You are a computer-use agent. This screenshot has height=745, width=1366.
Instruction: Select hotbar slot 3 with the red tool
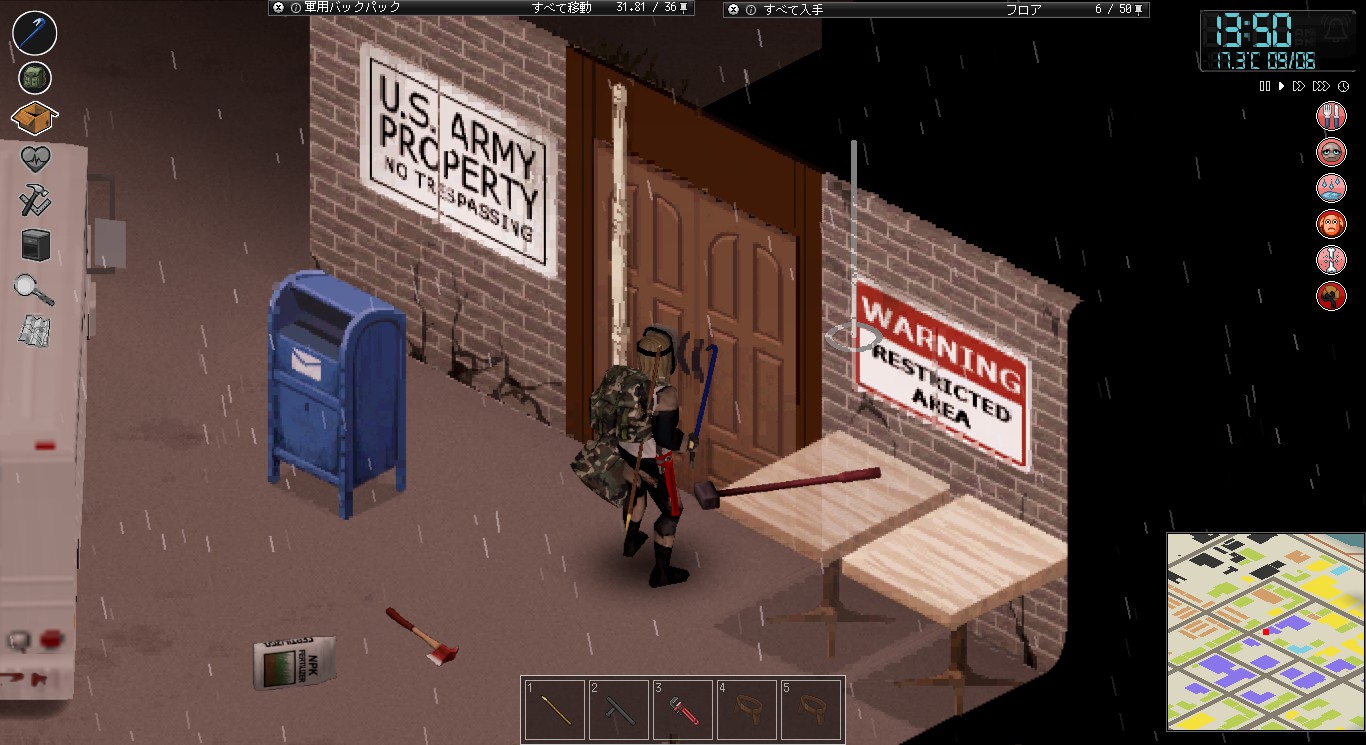pos(683,708)
